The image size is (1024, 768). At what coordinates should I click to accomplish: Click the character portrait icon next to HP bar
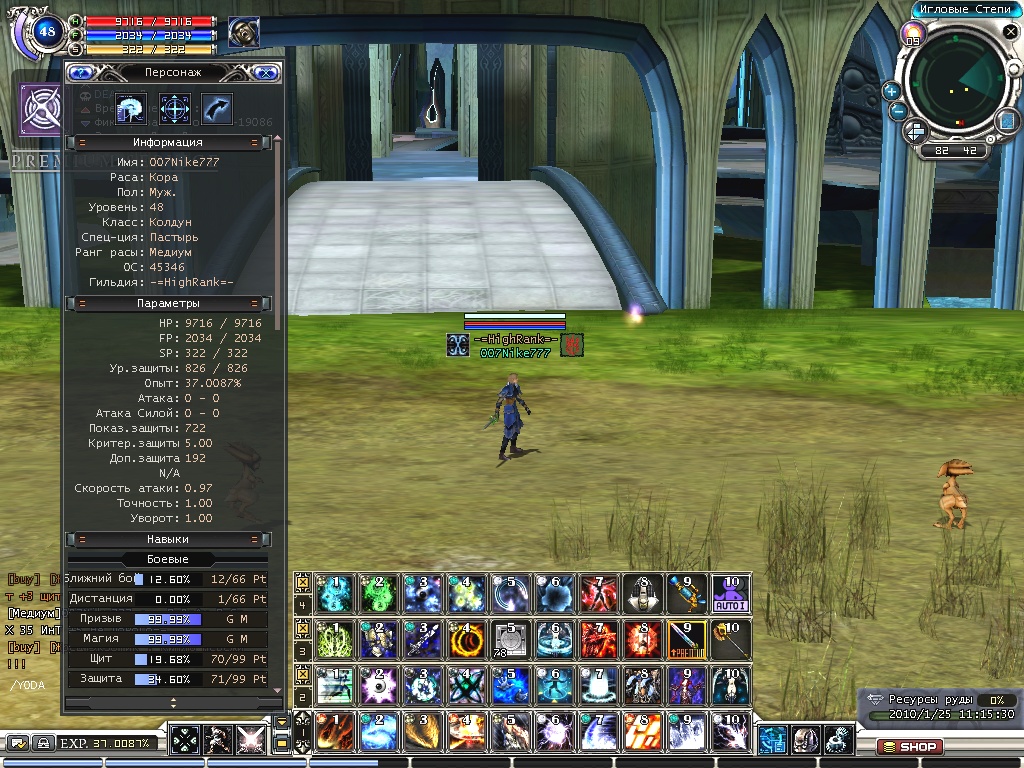(x=242, y=33)
